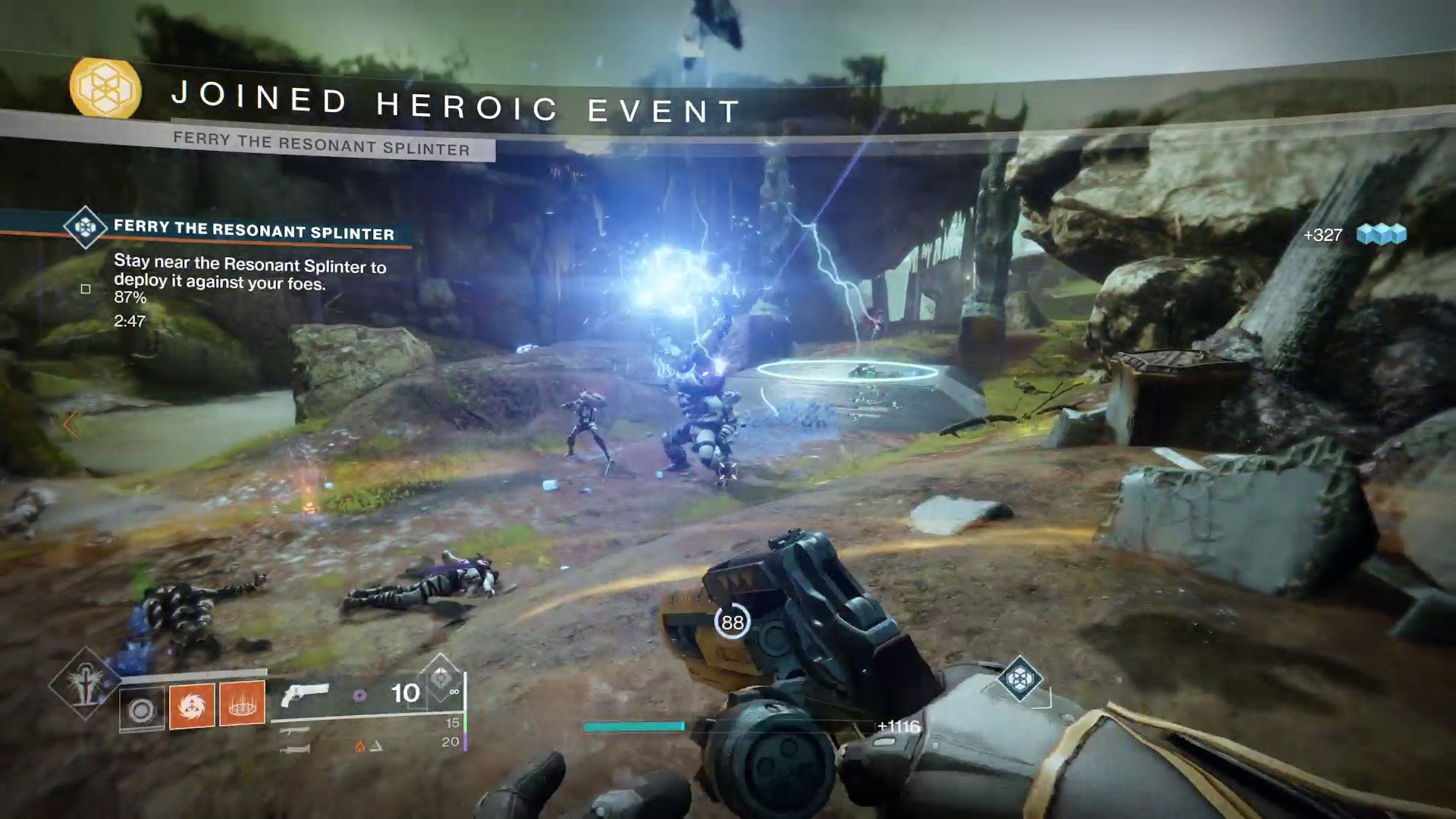Click the green health bar above +1116
1456x819 pixels.
tap(633, 726)
